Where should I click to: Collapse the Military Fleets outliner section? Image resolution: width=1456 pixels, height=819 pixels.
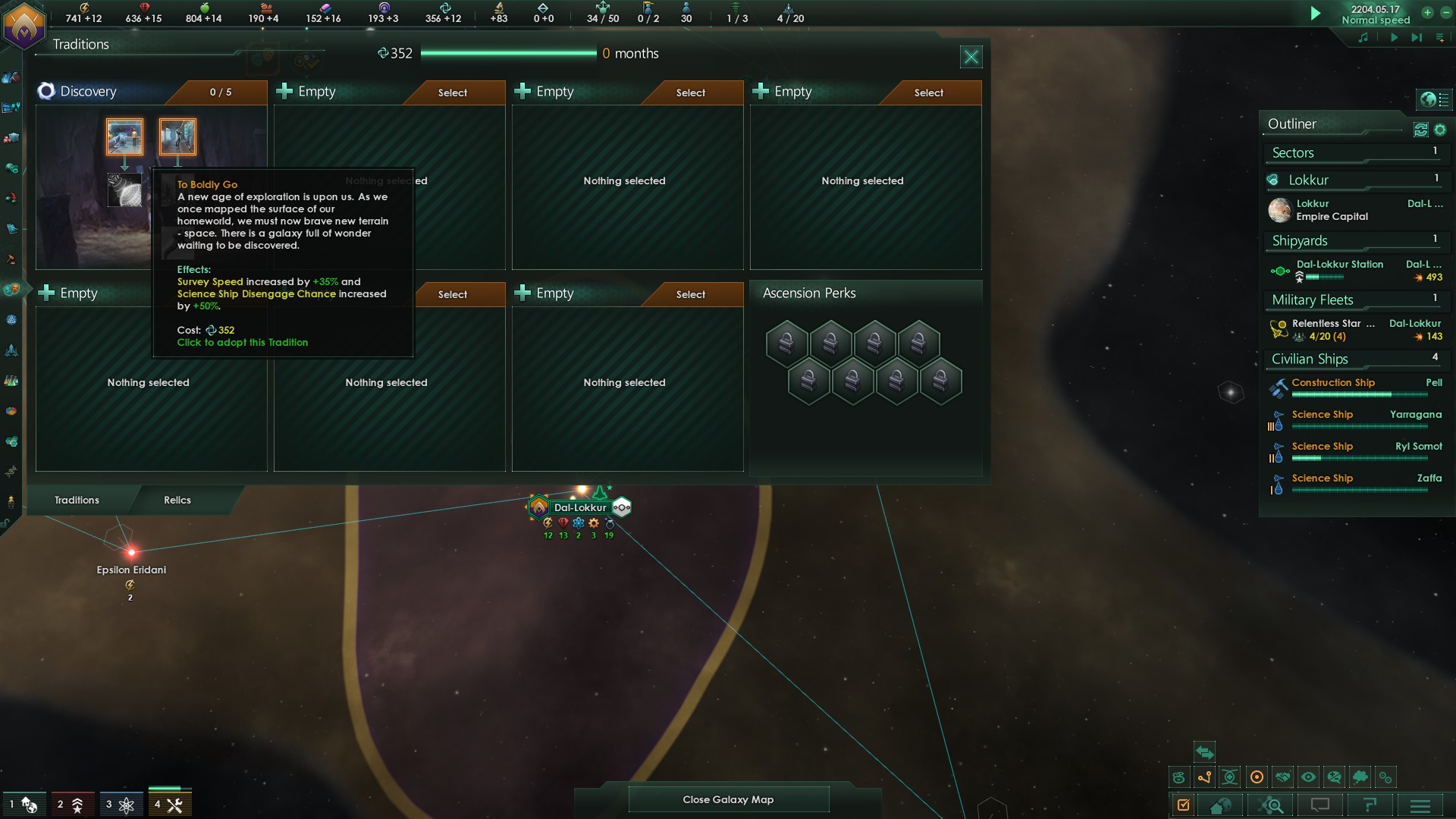pyautogui.click(x=1312, y=300)
